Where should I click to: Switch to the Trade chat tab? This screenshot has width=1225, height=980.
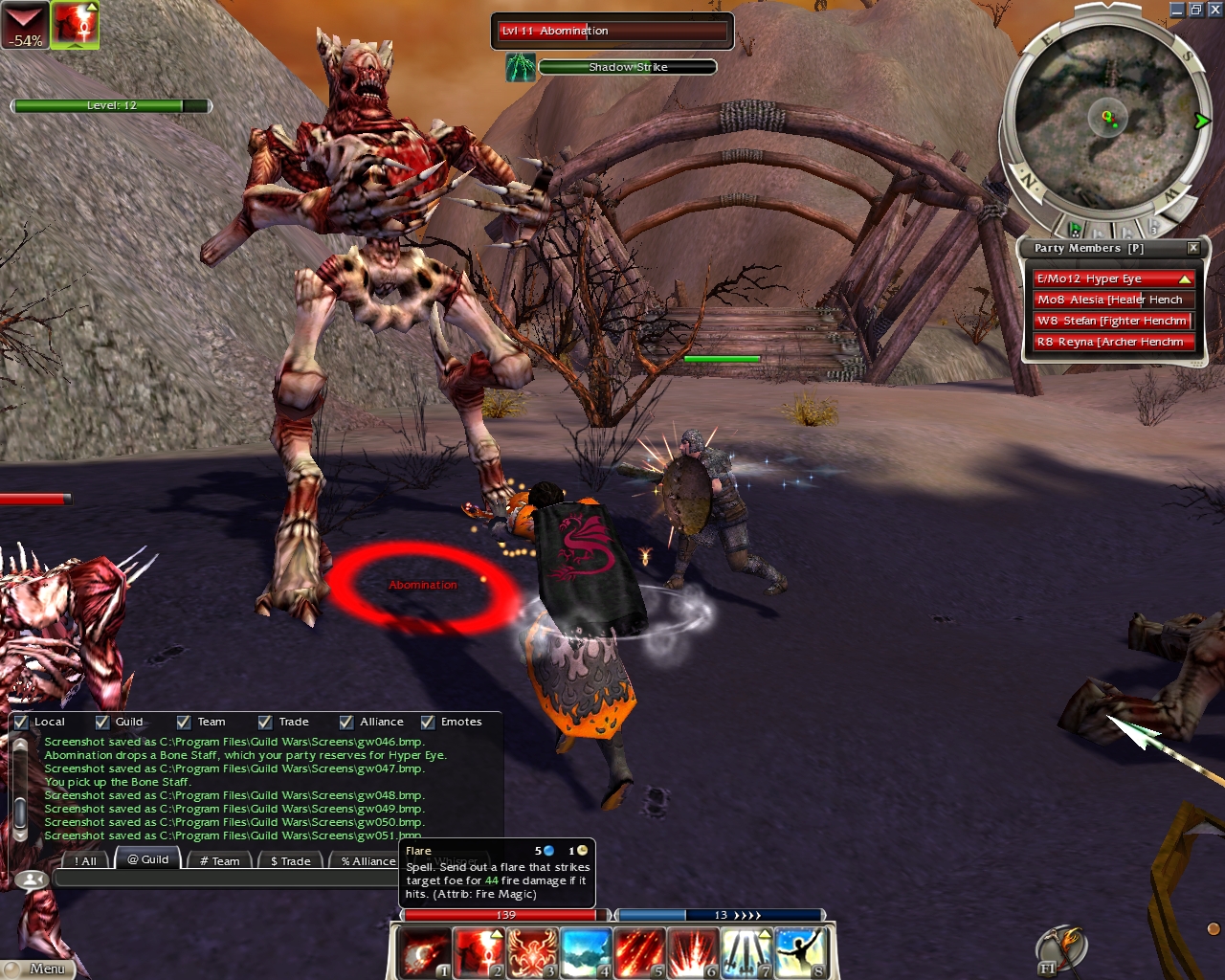click(x=291, y=861)
